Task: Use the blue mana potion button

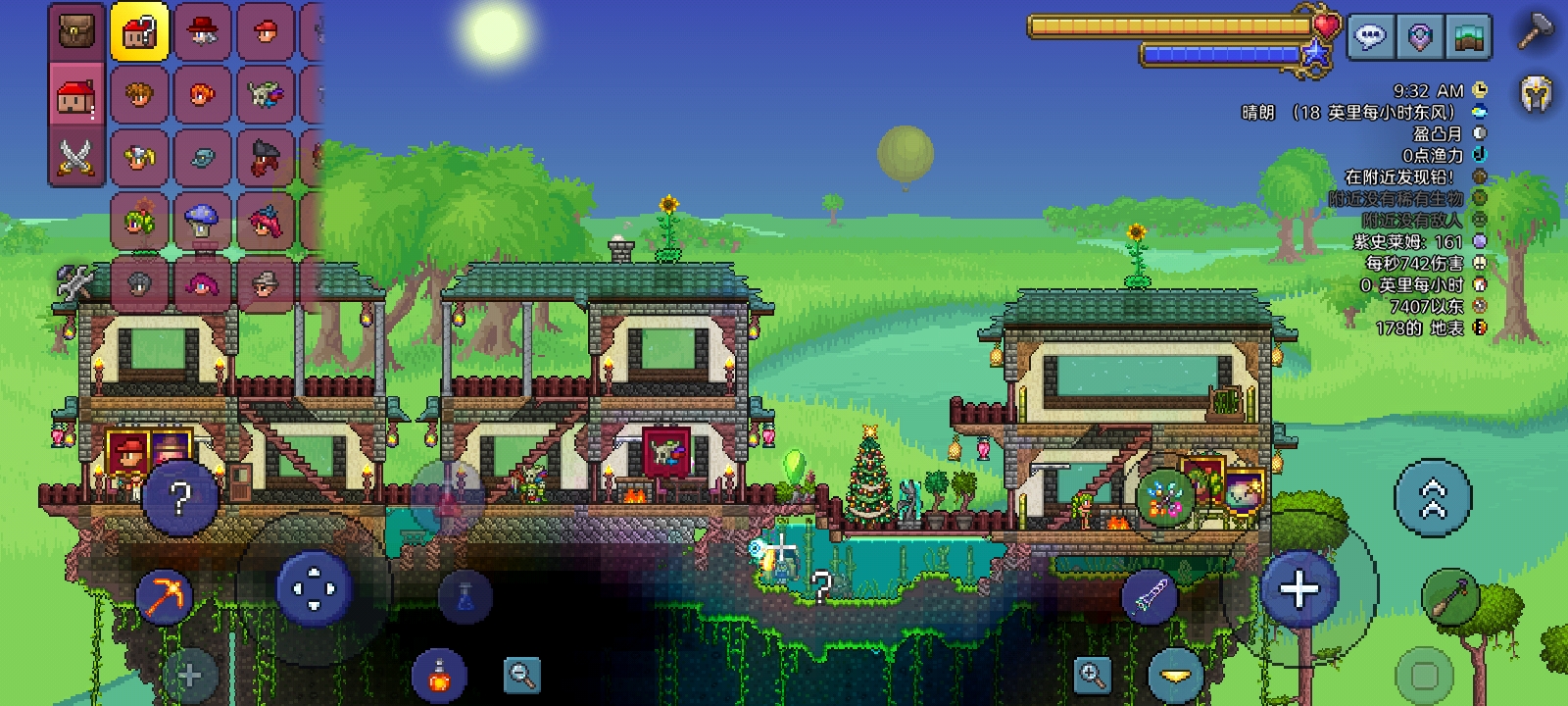Action: (x=465, y=595)
